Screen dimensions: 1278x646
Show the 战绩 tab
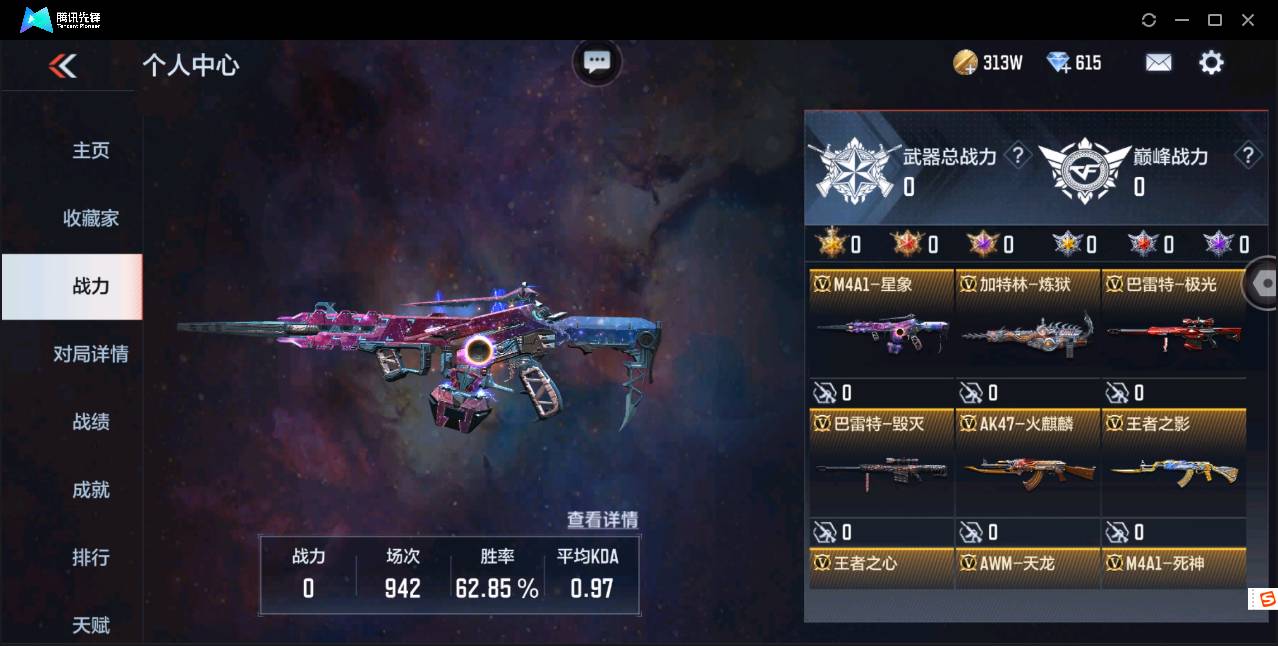91,422
